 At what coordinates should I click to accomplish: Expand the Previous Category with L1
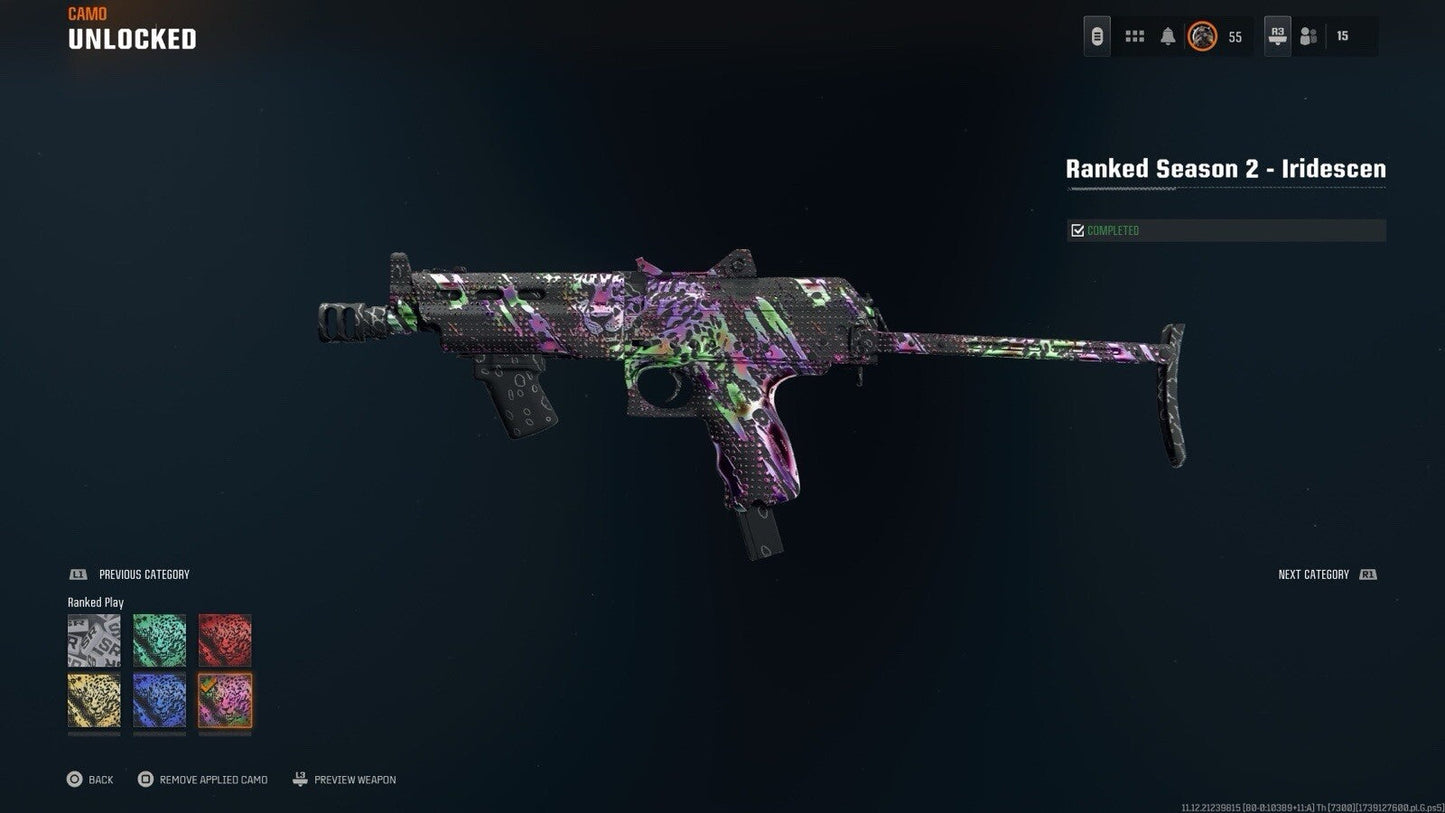tap(130, 574)
